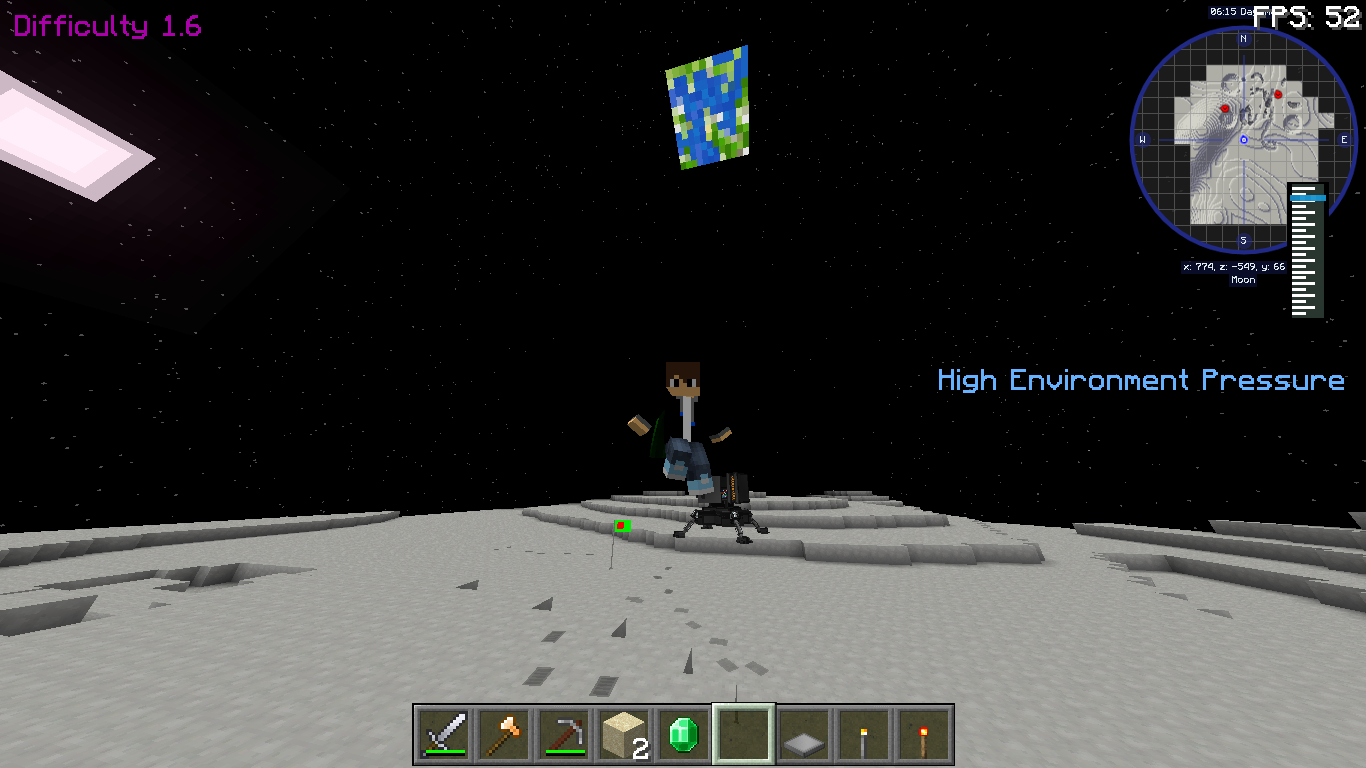The height and width of the screenshot is (768, 1366).
Task: Select the stone slab in the hotbar
Action: click(804, 736)
